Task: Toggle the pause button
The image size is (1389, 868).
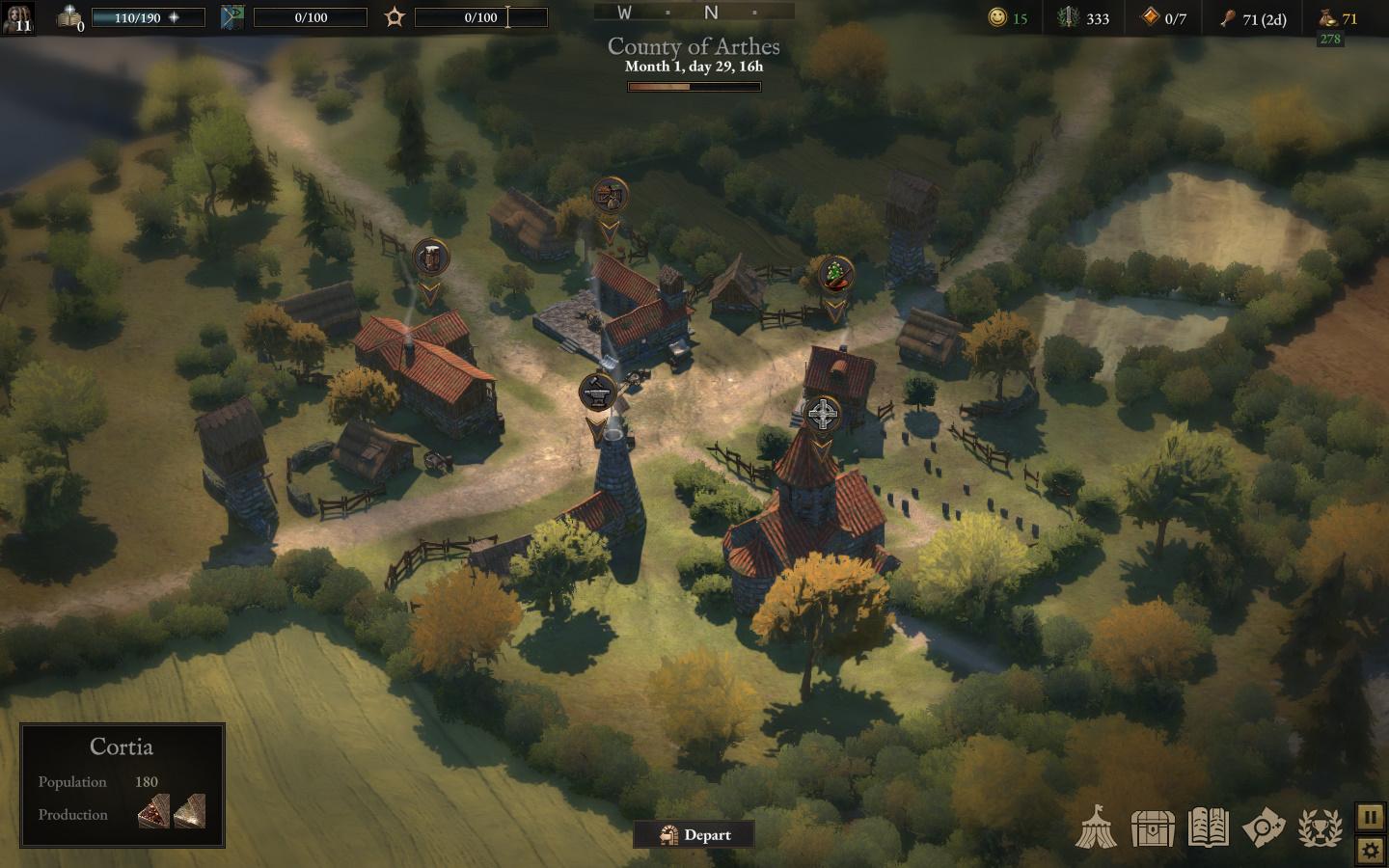Action: pos(1370,817)
